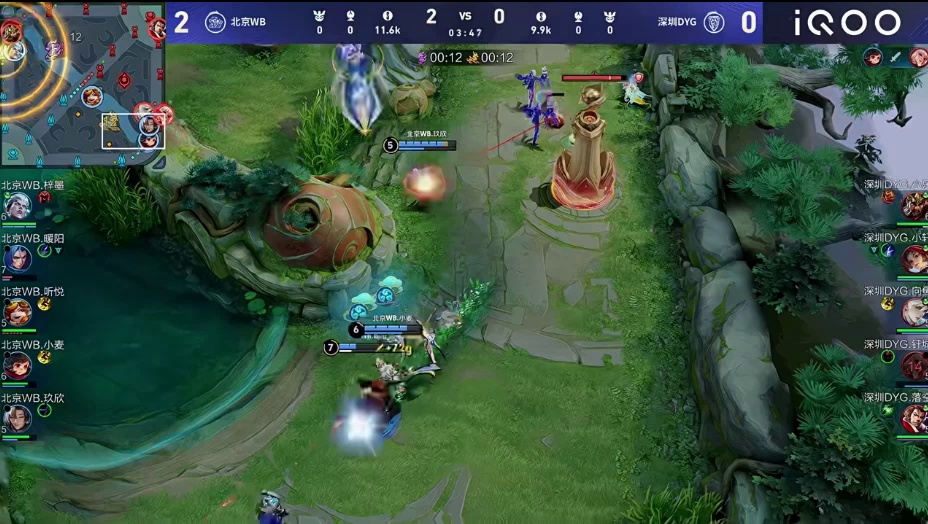
Task: Click the white camera view box on minimap
Action: click(x=133, y=131)
